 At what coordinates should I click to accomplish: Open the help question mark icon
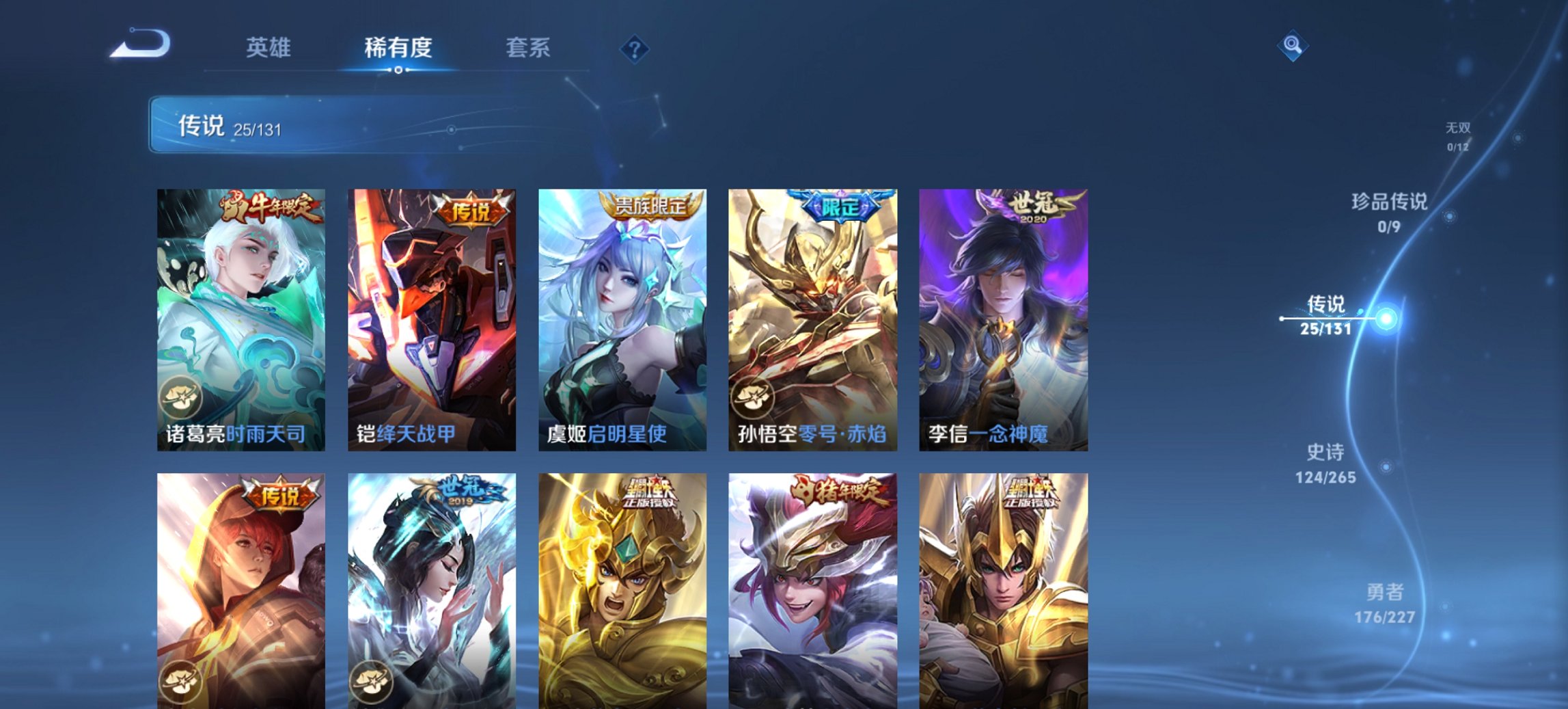coord(635,49)
